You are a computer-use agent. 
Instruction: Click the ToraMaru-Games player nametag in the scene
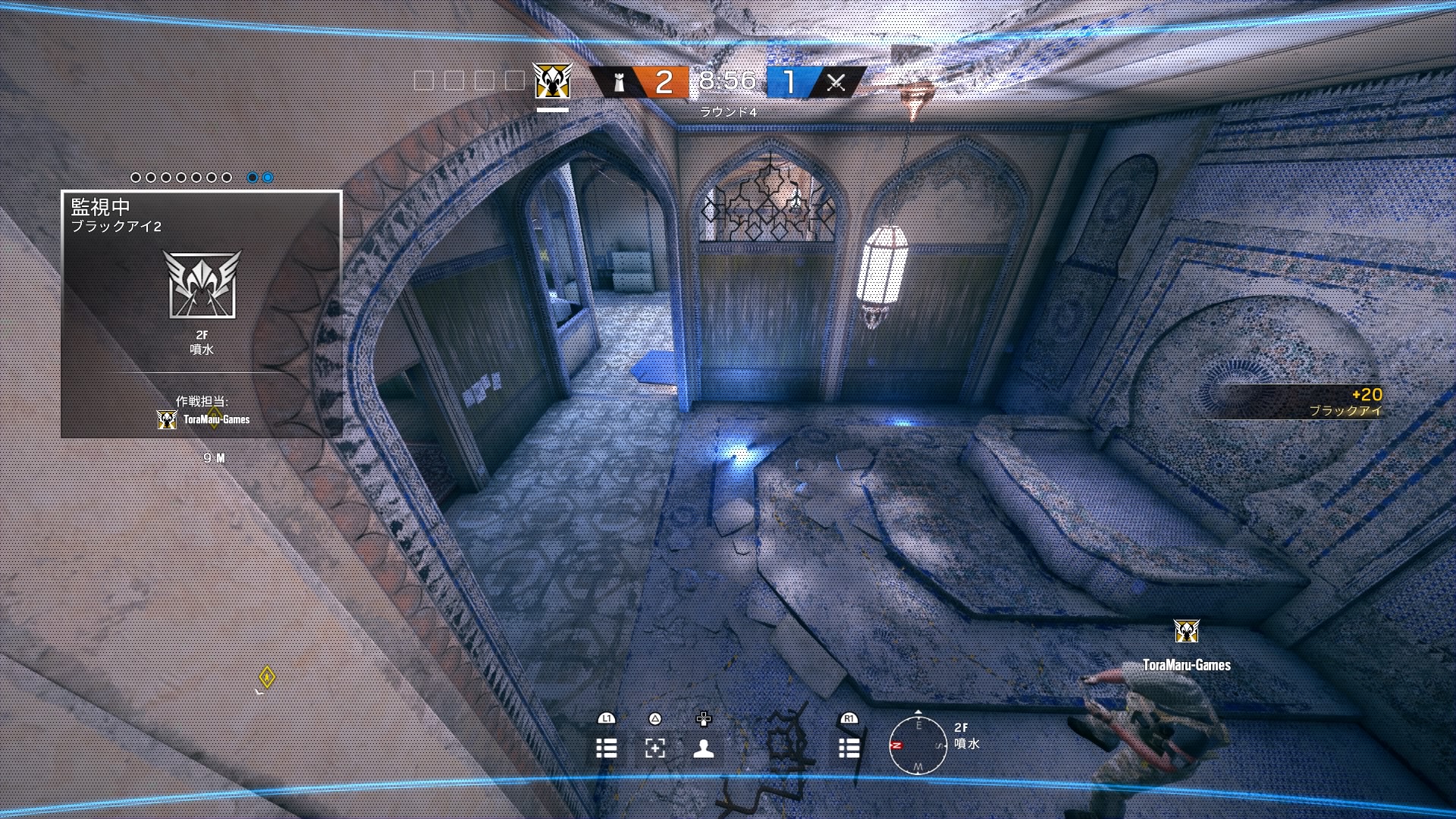[1186, 663]
